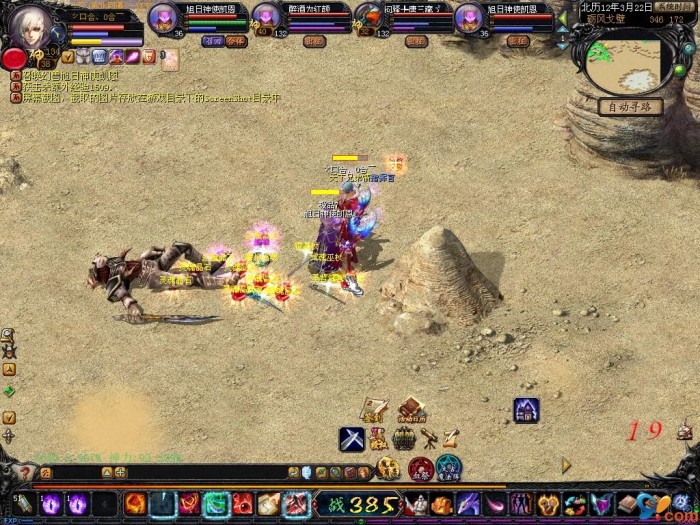
Task: Expand the gold arrow beside the skill bar
Action: point(566,465)
